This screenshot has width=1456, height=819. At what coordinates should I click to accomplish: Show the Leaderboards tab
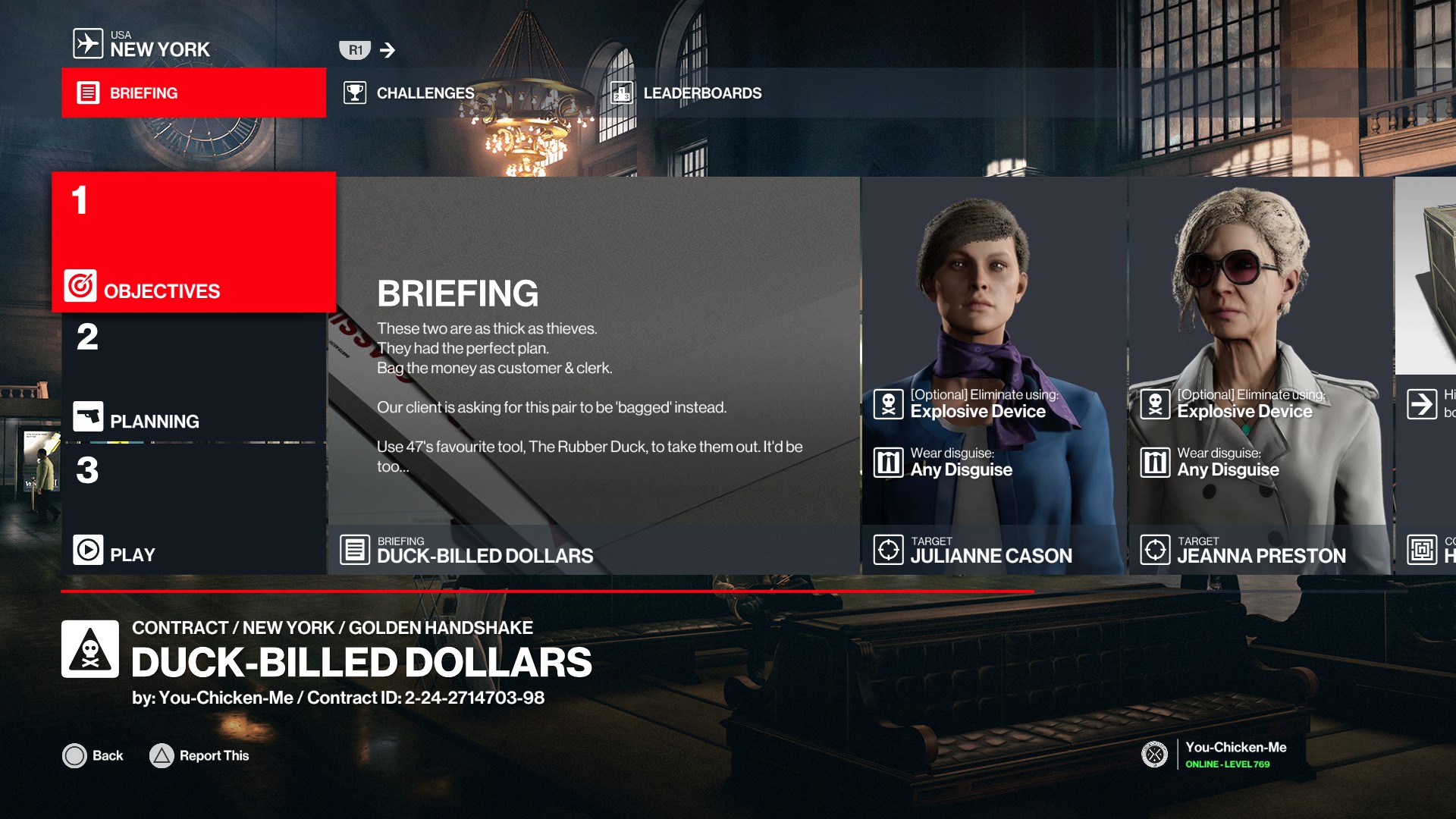(x=686, y=93)
